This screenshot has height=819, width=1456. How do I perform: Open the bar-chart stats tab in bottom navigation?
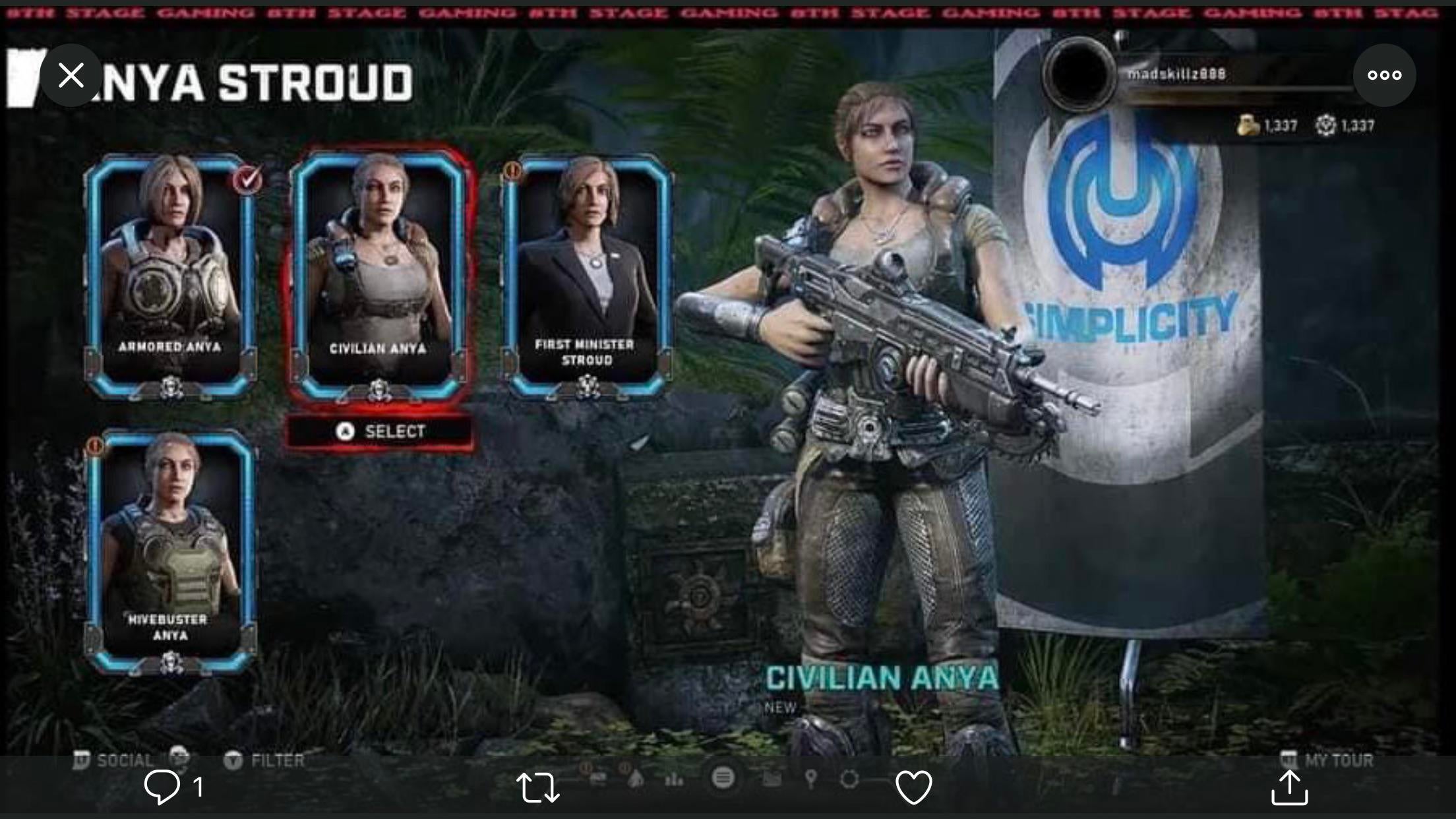[674, 779]
